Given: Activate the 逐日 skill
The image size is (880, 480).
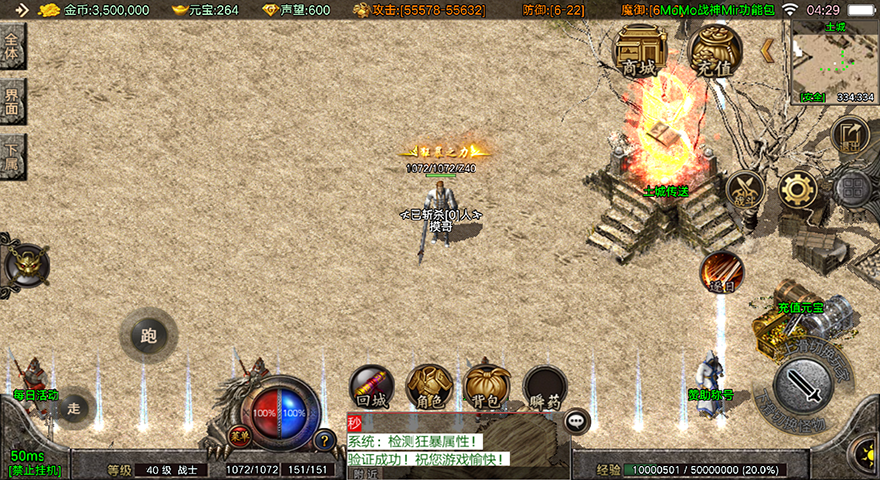Looking at the screenshot, I should [721, 272].
